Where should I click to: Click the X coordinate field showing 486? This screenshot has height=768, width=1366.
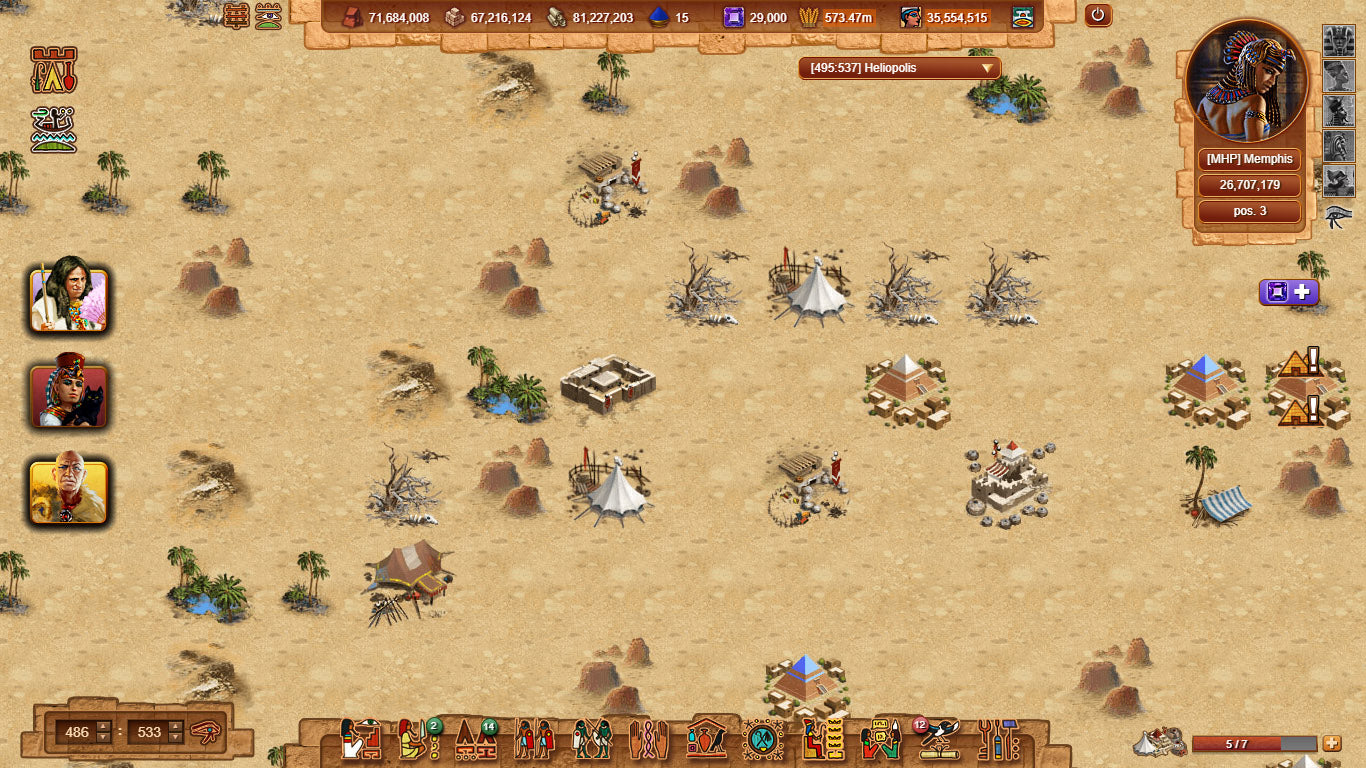(77, 732)
